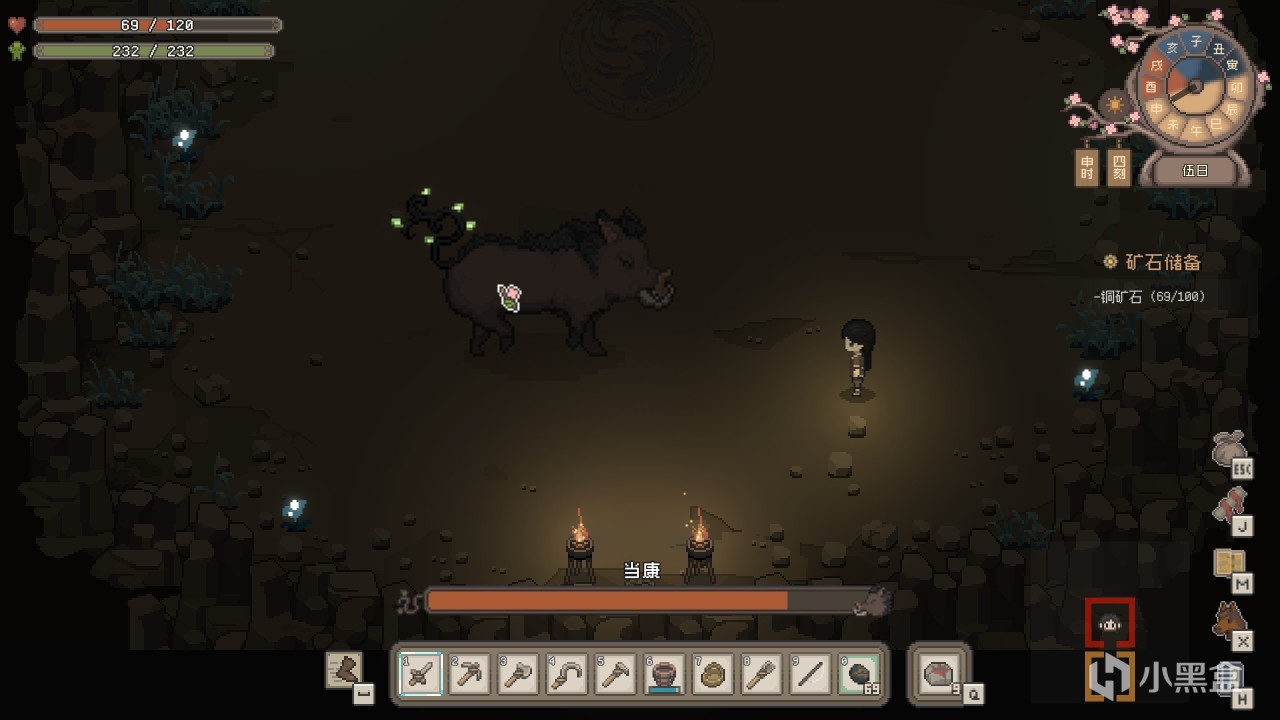Viewport: 1280px width, 720px height.
Task: Open the boot icon left of hotbar
Action: click(x=345, y=670)
